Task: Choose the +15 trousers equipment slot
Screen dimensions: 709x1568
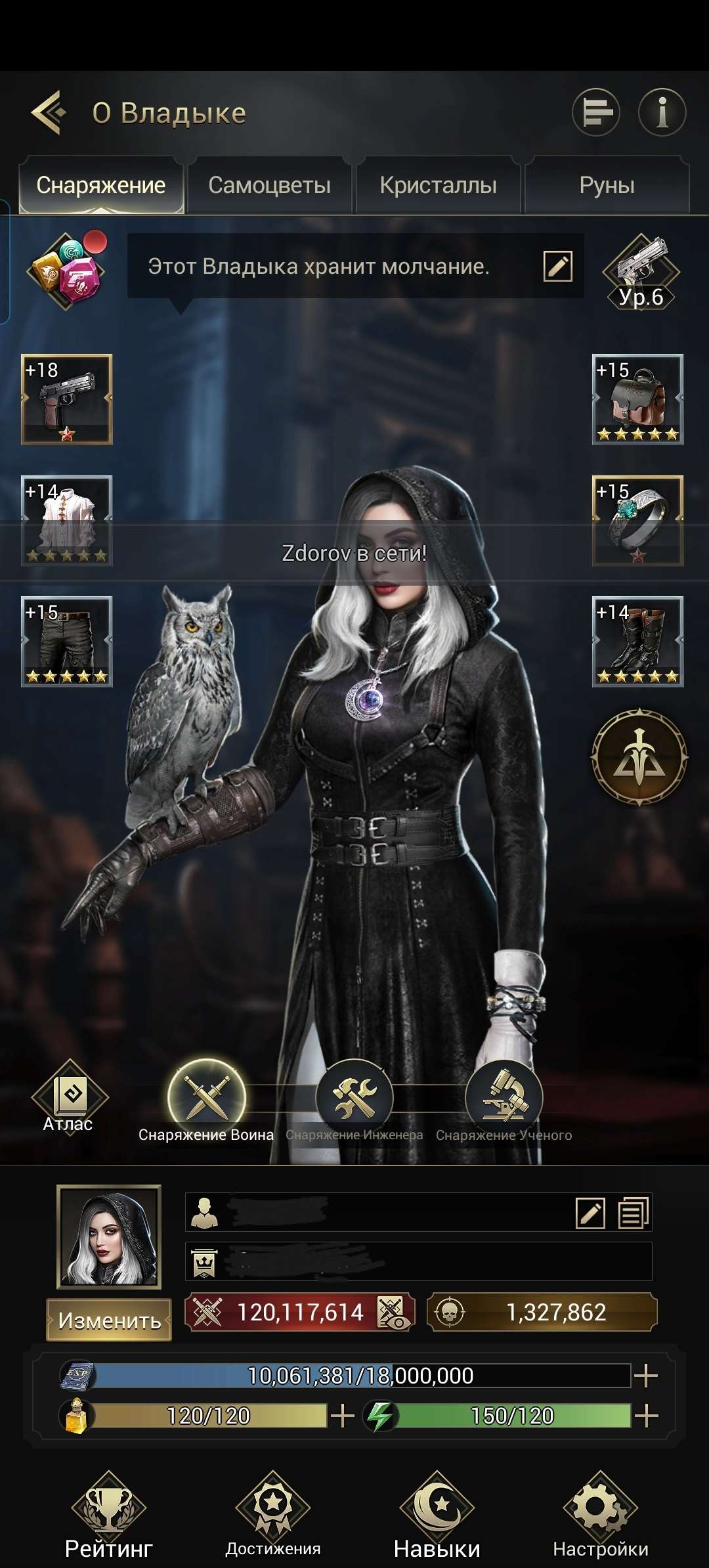Action: pos(67,642)
